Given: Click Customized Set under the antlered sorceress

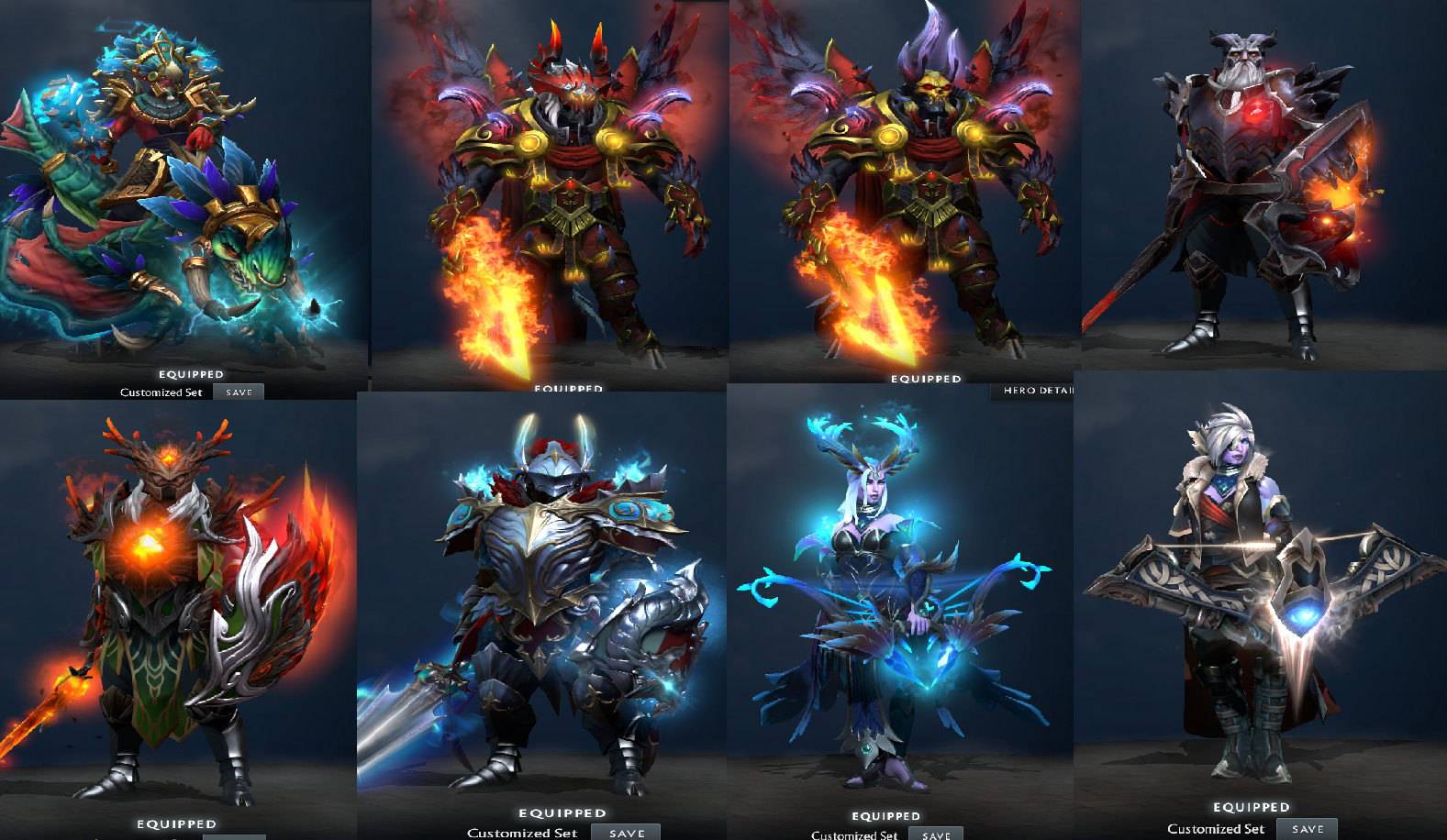Looking at the screenshot, I should 854,834.
